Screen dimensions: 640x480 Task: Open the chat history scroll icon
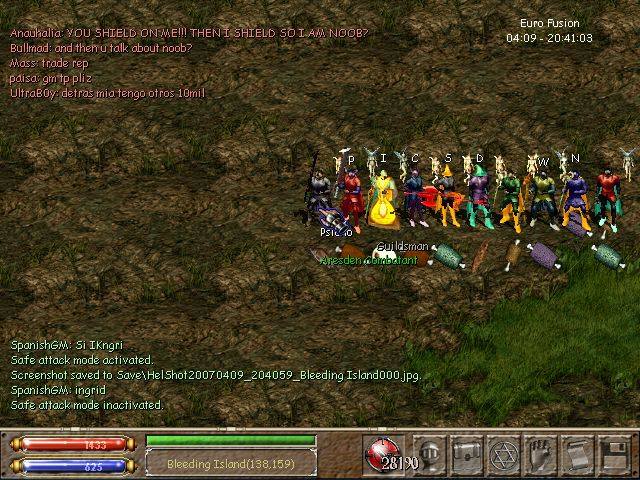click(x=577, y=452)
